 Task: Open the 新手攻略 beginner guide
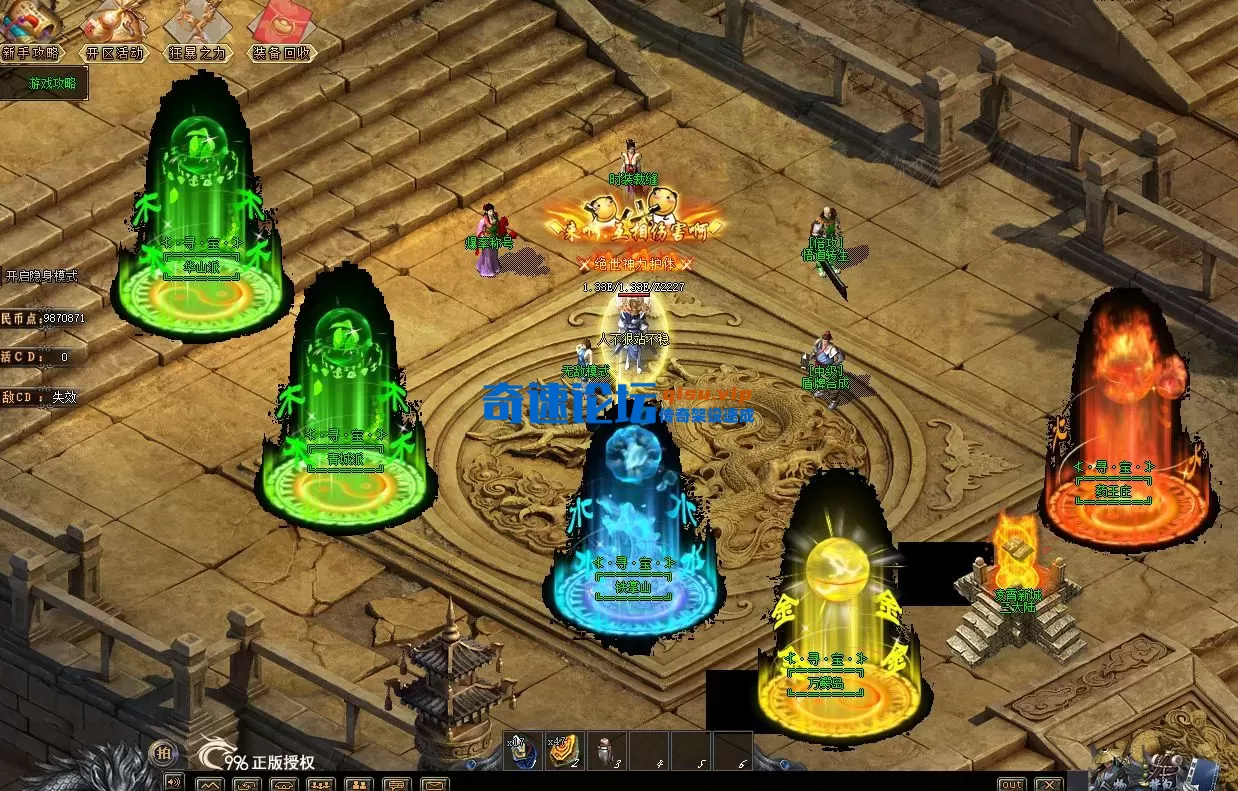[x=31, y=52]
